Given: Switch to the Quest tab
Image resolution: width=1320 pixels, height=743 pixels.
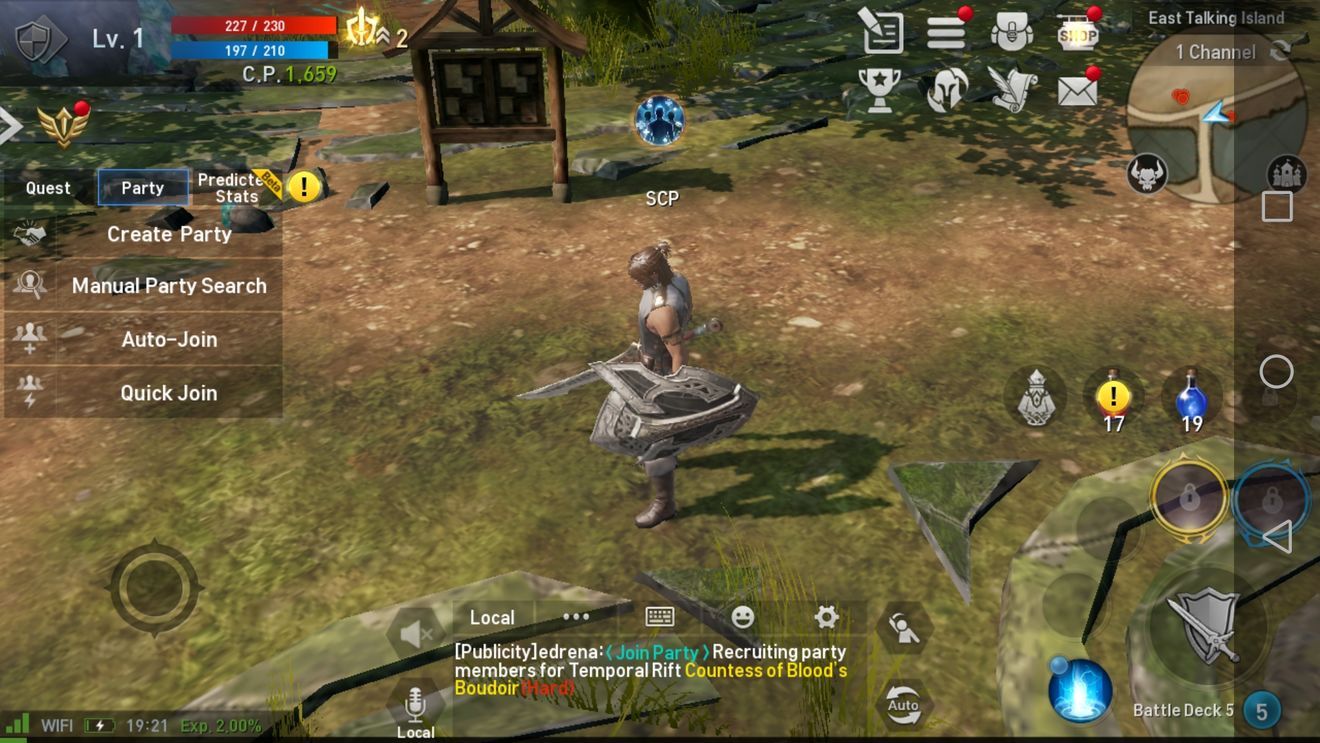Looking at the screenshot, I should [48, 188].
